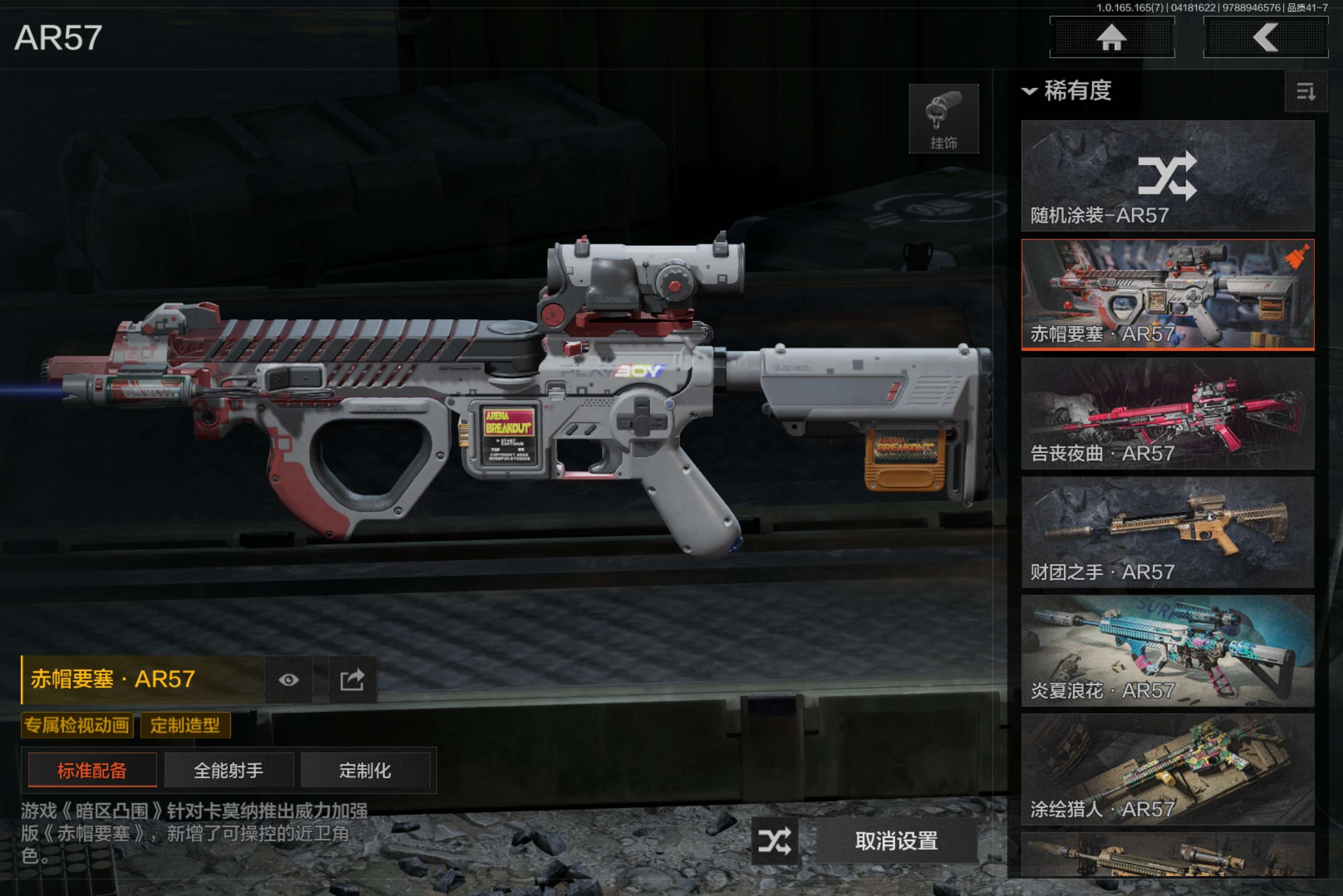
Task: Click the 取消设置 button
Action: (x=896, y=841)
